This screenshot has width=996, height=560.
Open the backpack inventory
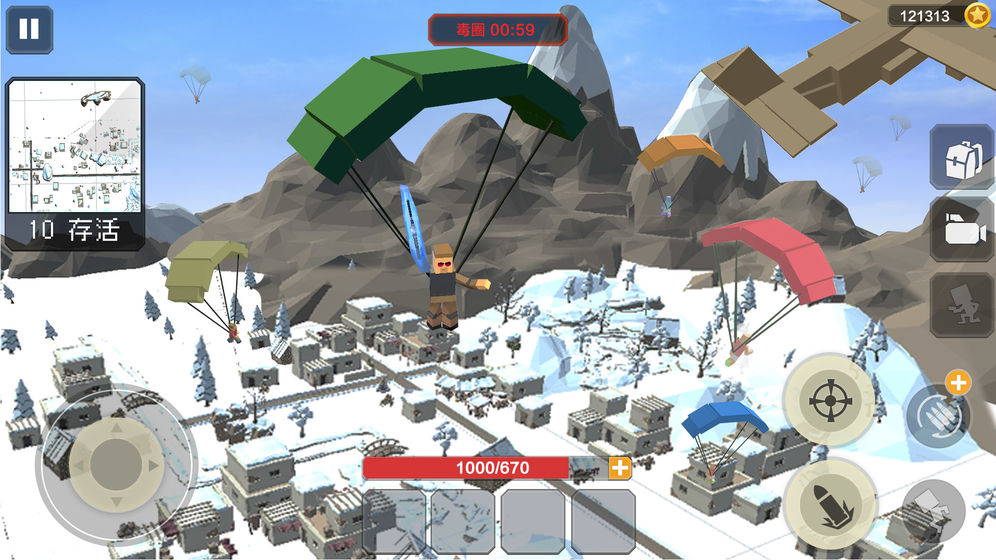pyautogui.click(x=961, y=157)
